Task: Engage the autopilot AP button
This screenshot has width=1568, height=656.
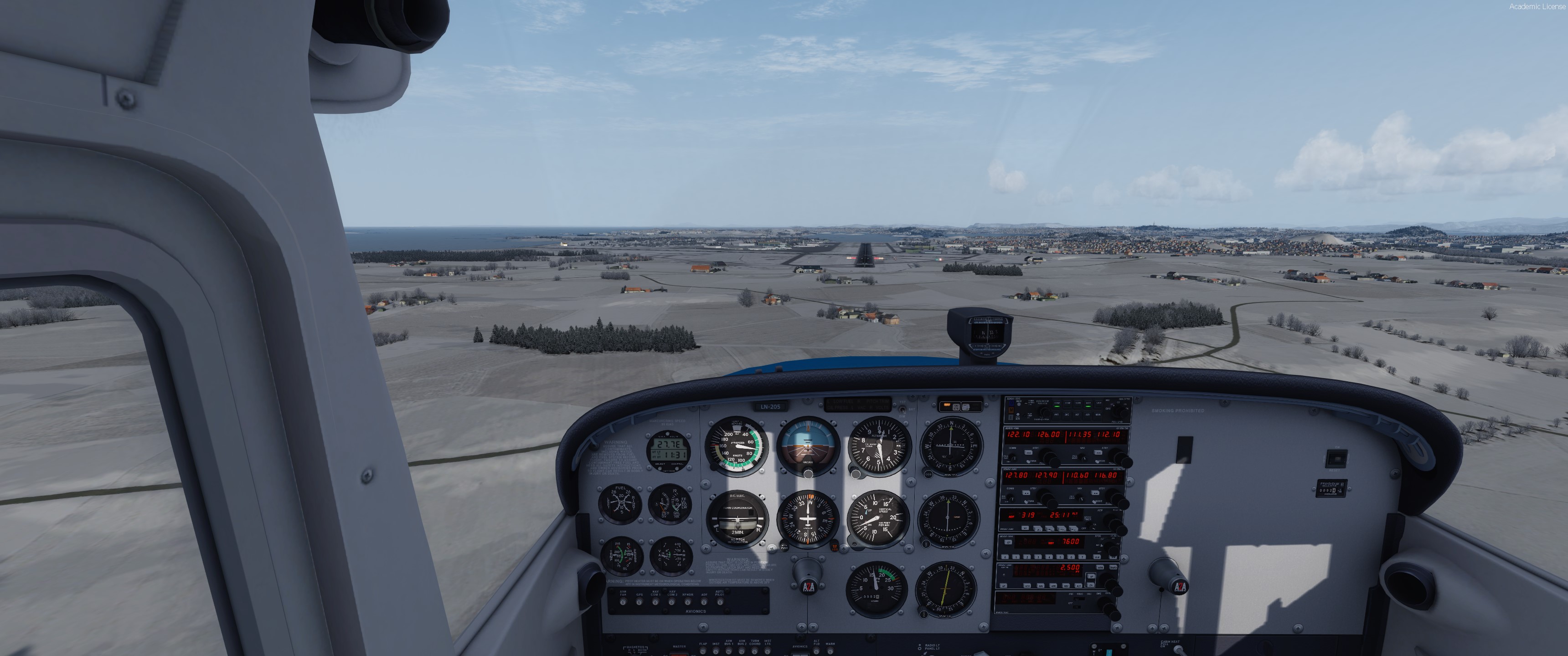Action: click(1004, 586)
